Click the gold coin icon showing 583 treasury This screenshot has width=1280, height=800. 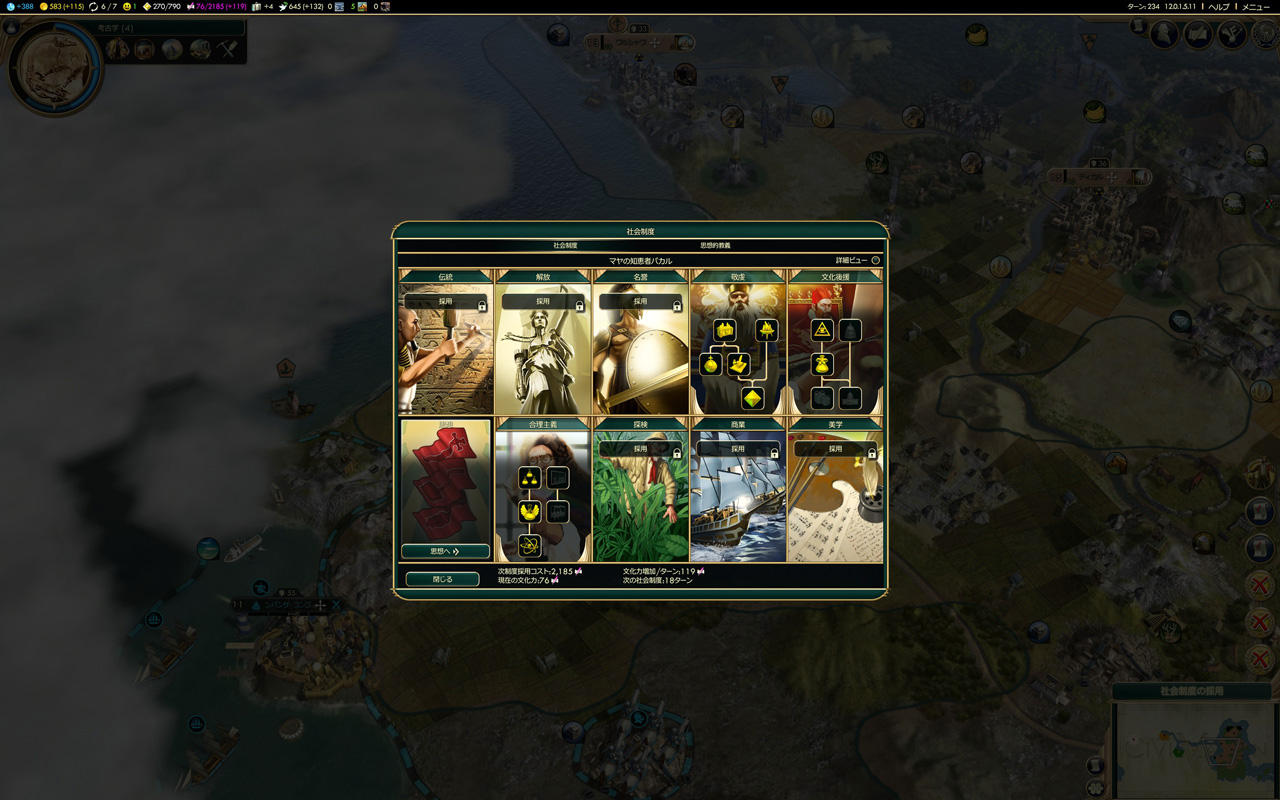click(x=43, y=6)
